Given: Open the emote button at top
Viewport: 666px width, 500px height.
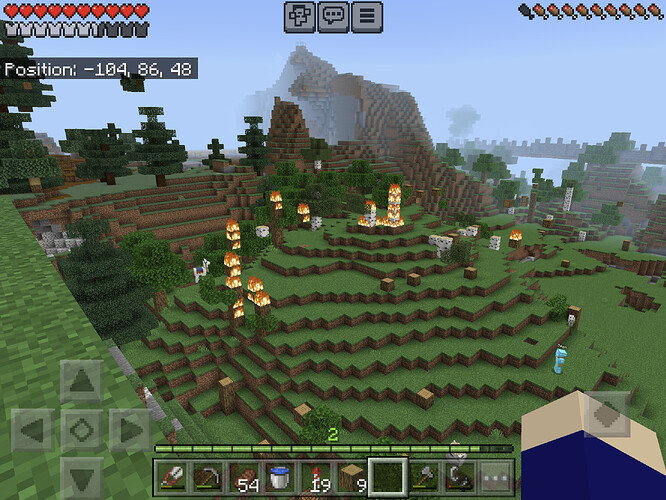Looking at the screenshot, I should [x=300, y=16].
